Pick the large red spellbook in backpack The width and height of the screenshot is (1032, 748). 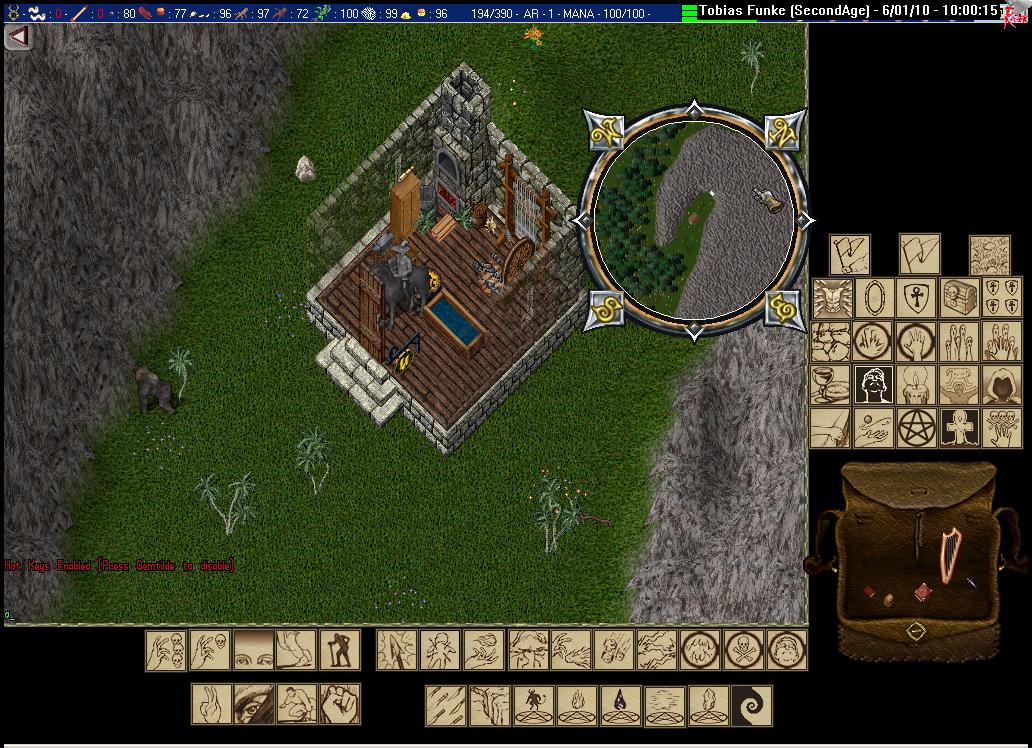[x=921, y=592]
